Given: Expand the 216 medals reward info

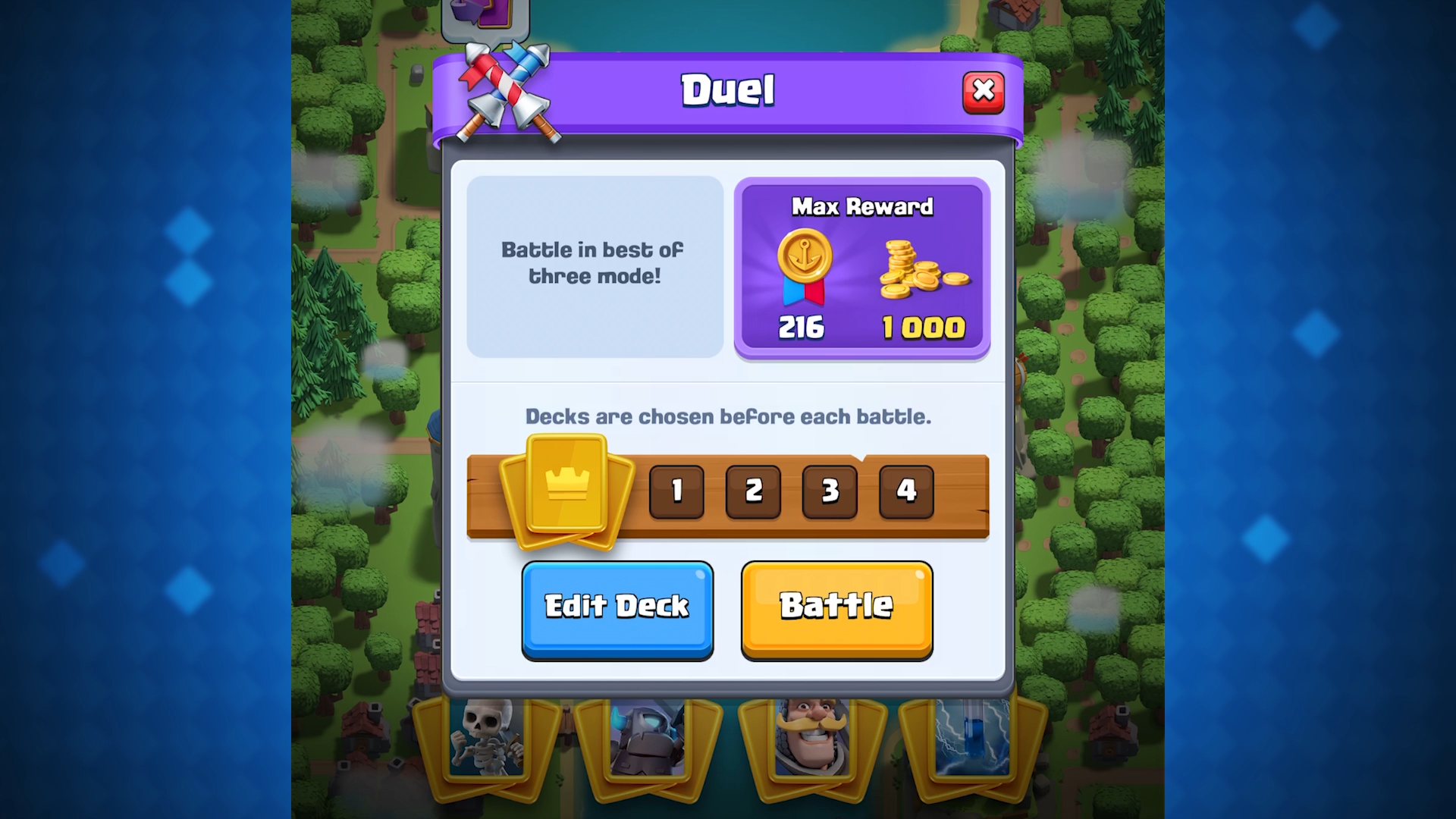Looking at the screenshot, I should point(802,328).
